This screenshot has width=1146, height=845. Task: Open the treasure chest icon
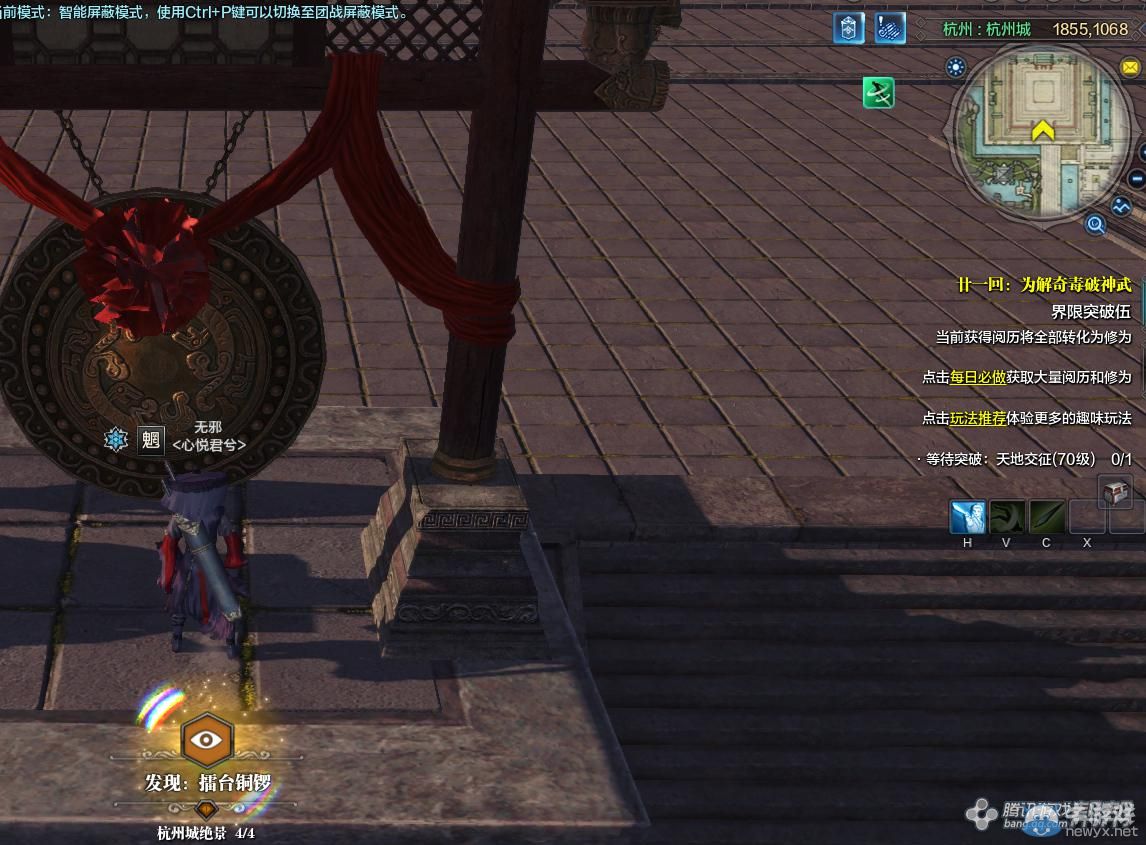click(1115, 491)
